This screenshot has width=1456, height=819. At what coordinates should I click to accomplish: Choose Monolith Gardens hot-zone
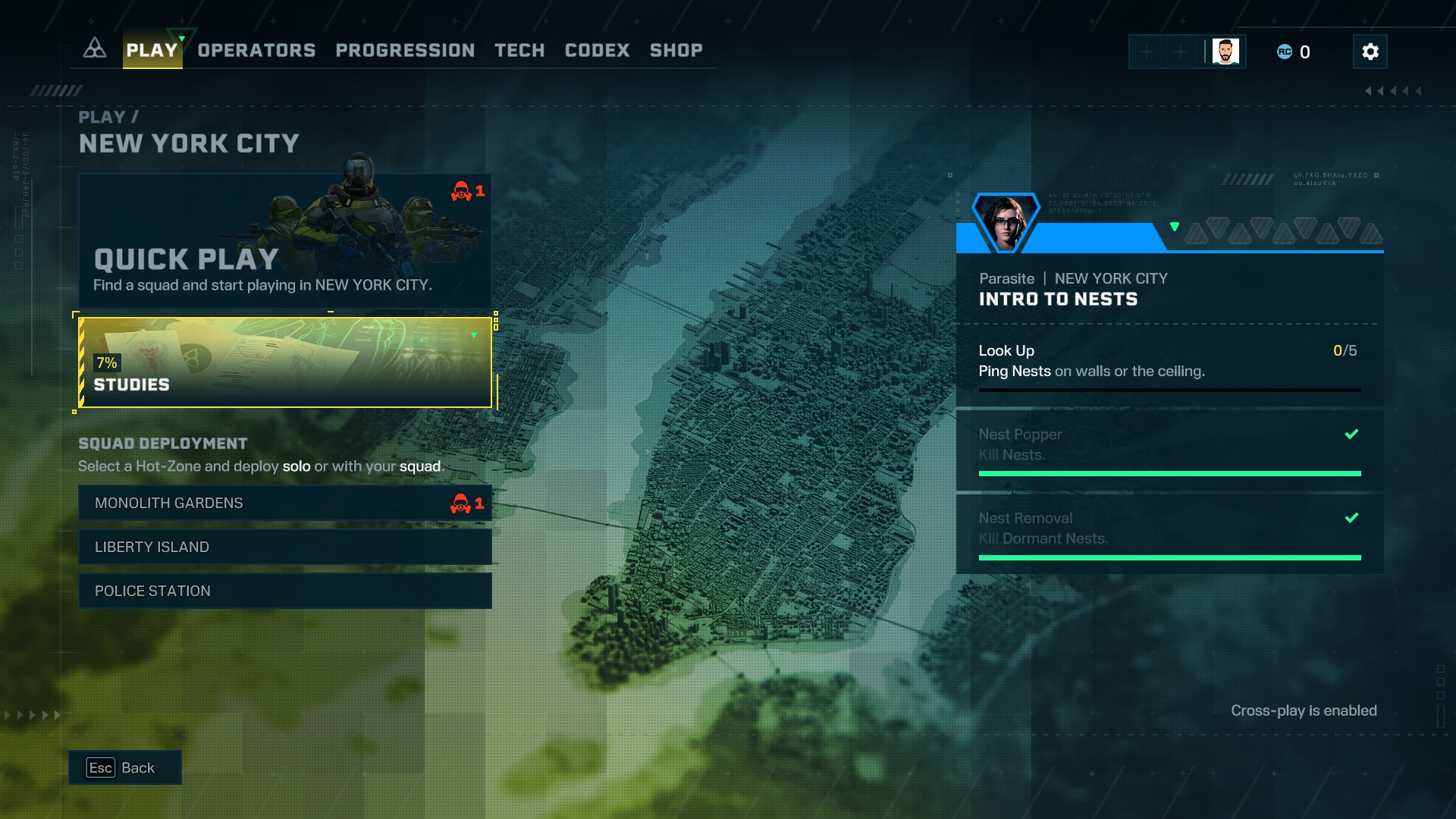(x=284, y=503)
